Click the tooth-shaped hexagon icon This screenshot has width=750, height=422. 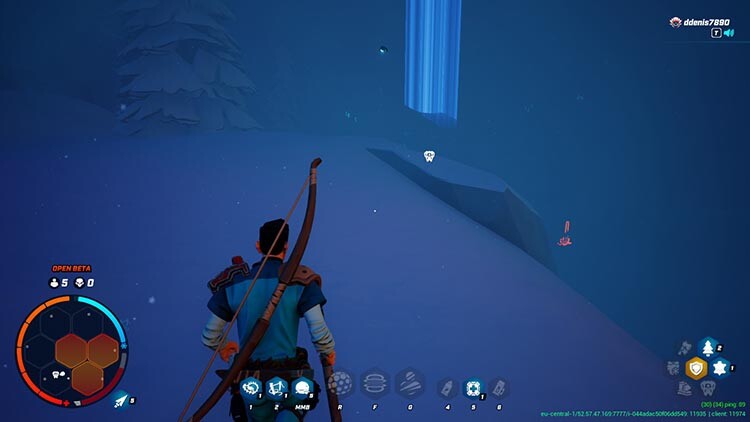tap(708, 388)
